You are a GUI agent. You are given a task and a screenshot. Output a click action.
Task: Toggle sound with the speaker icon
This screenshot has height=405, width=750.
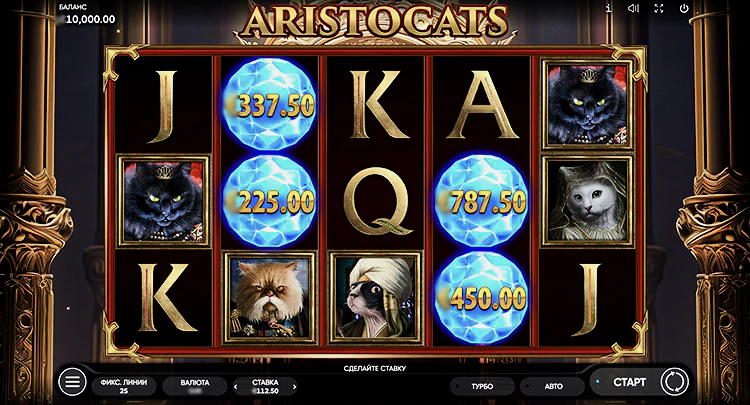633,8
